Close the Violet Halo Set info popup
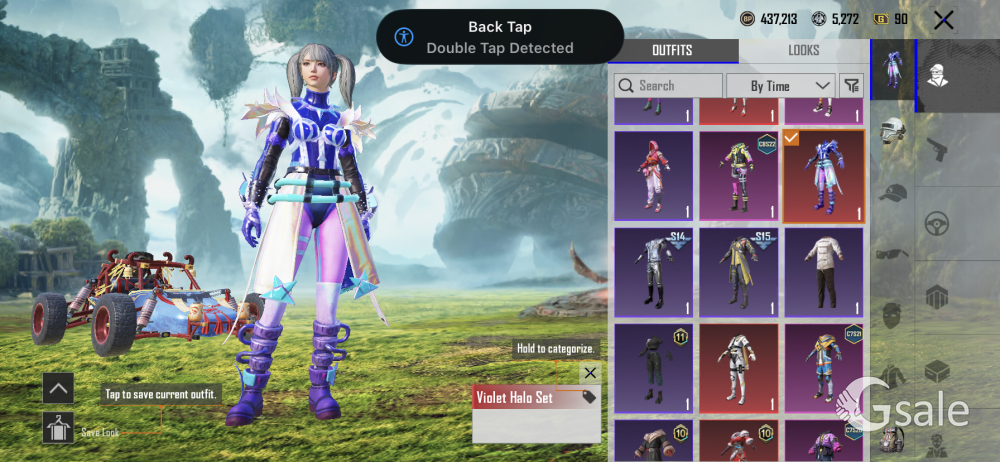This screenshot has width=1000, height=462. point(590,373)
